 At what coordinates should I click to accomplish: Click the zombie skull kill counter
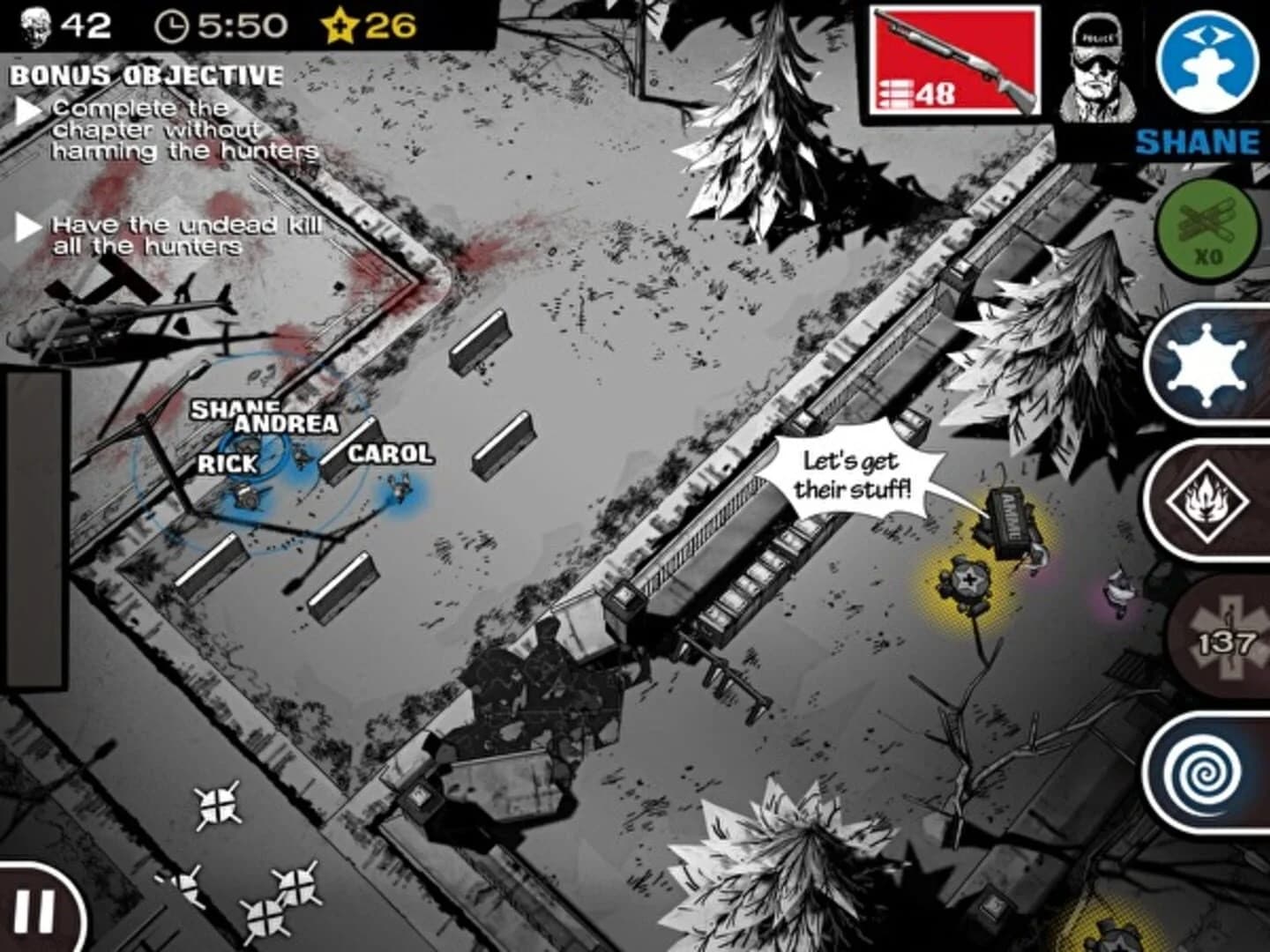coord(37,24)
